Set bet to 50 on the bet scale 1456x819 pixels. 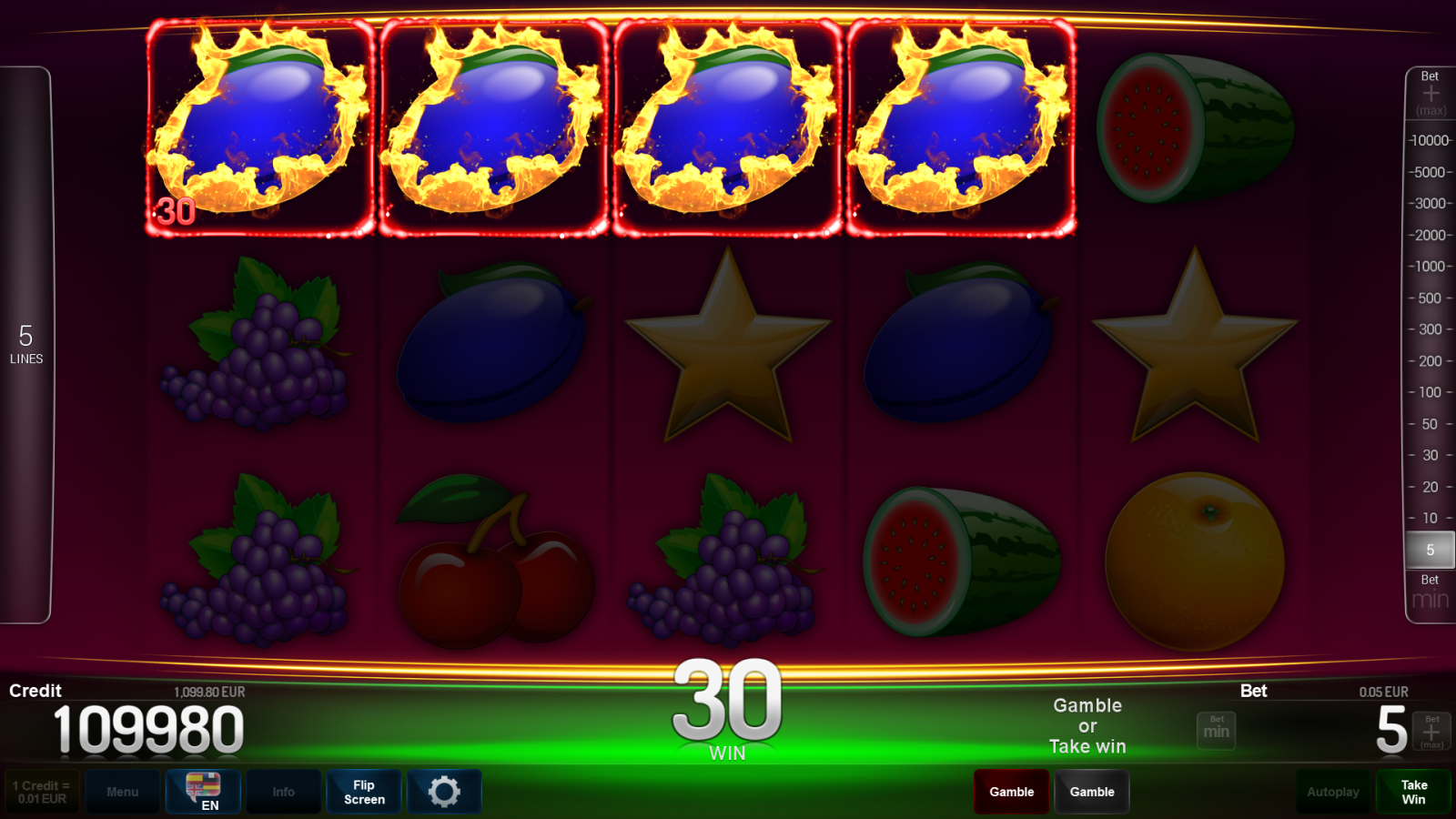1430,424
